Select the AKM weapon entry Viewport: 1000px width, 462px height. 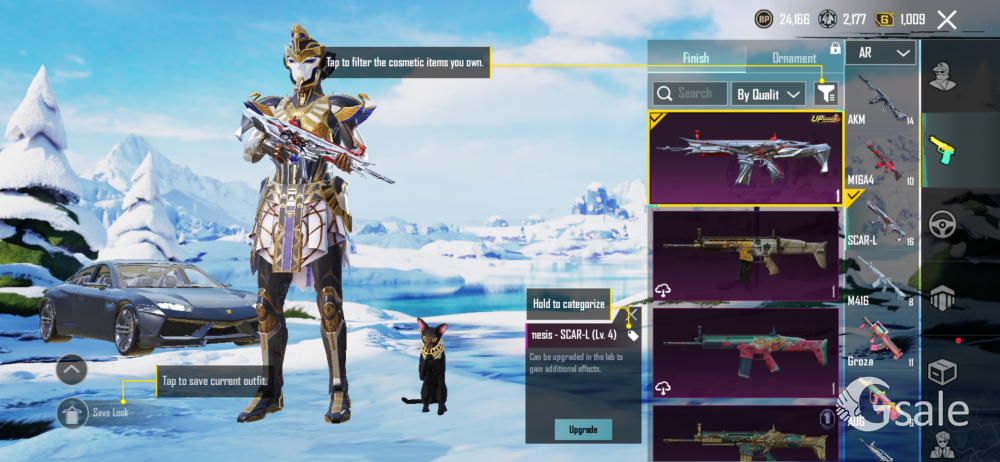click(x=881, y=99)
